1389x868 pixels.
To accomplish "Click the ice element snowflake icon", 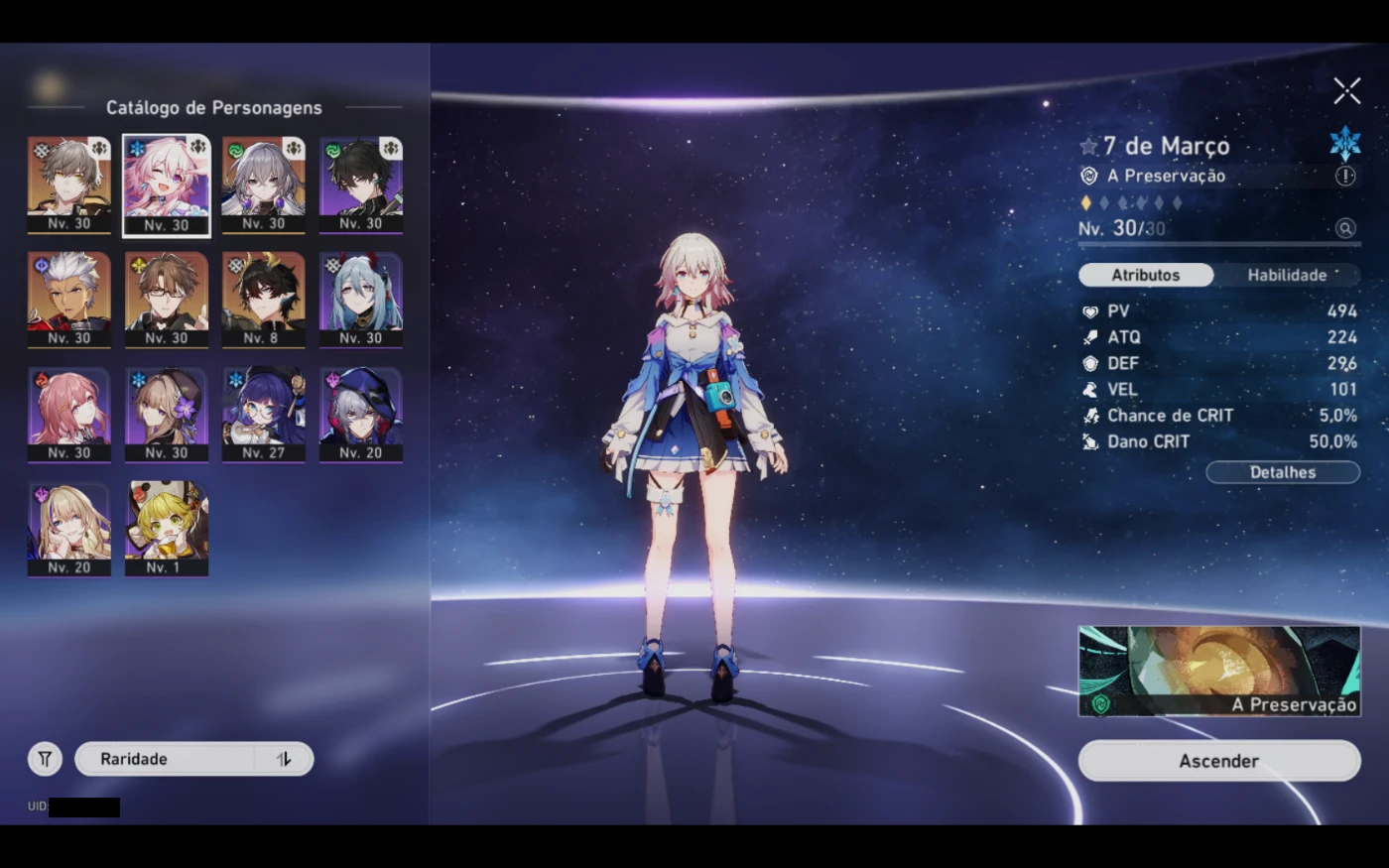I will [x=1344, y=144].
